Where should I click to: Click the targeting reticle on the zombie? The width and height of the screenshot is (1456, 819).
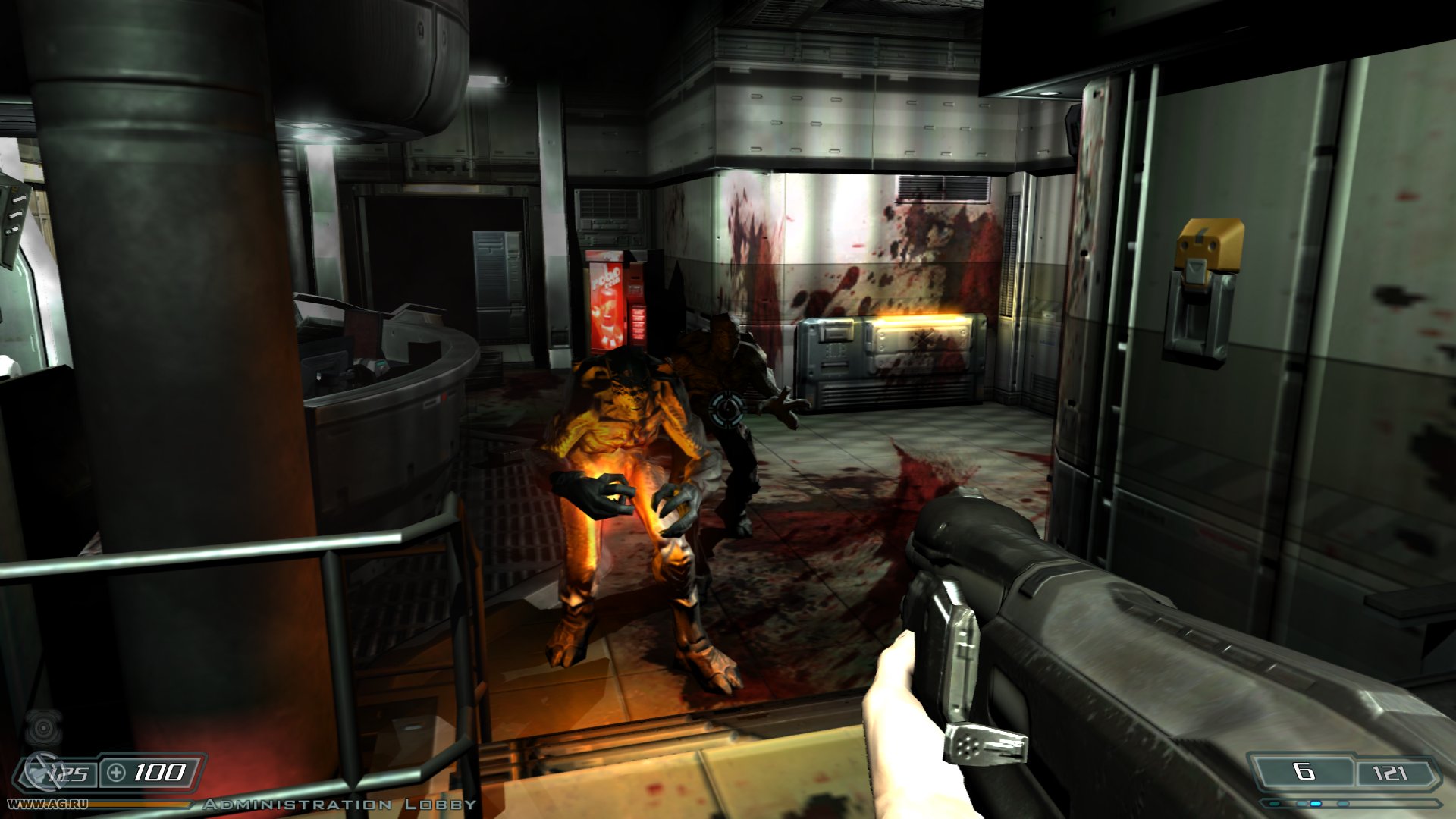point(726,407)
